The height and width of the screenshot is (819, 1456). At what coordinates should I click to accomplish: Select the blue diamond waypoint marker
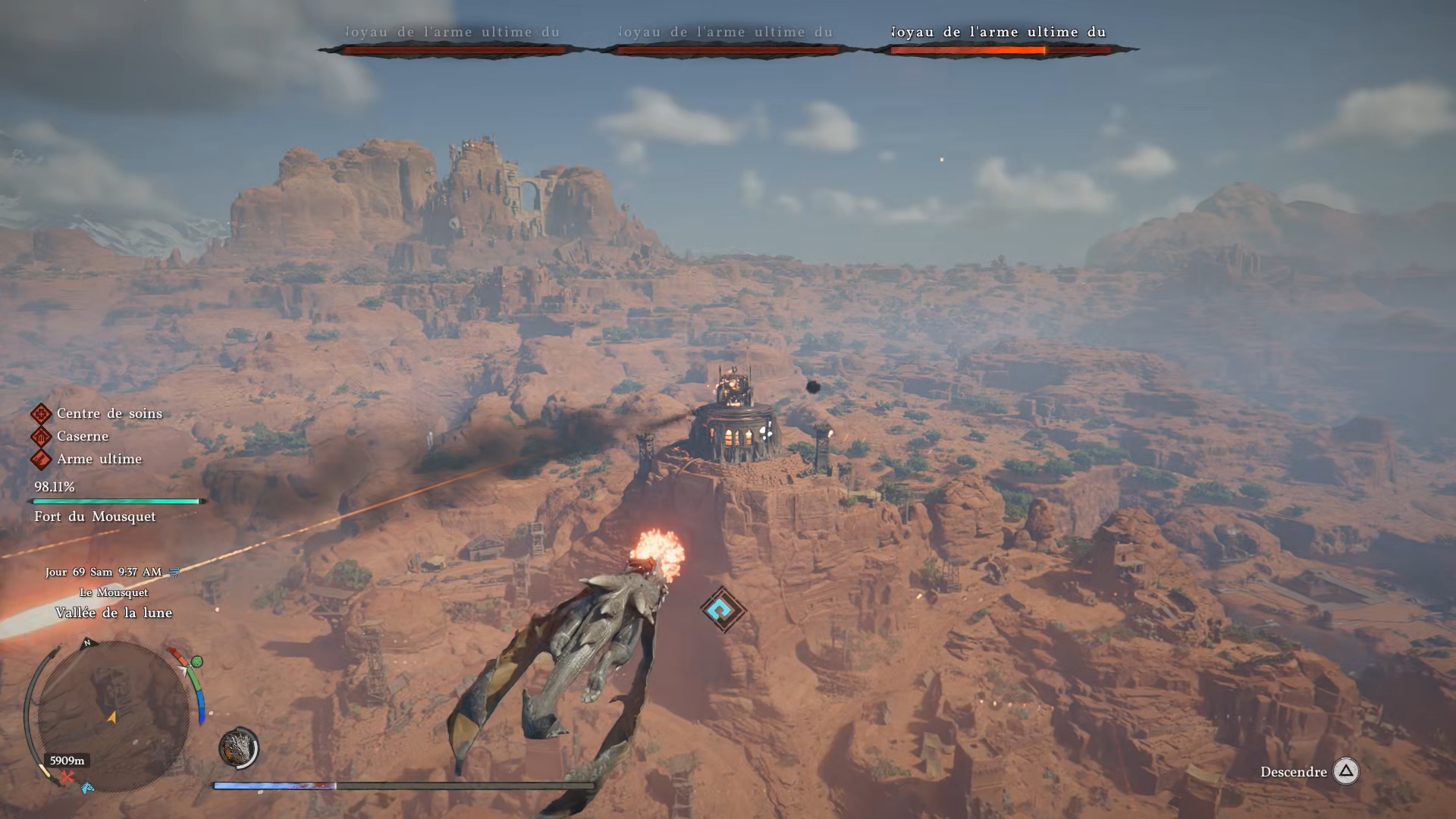(723, 609)
